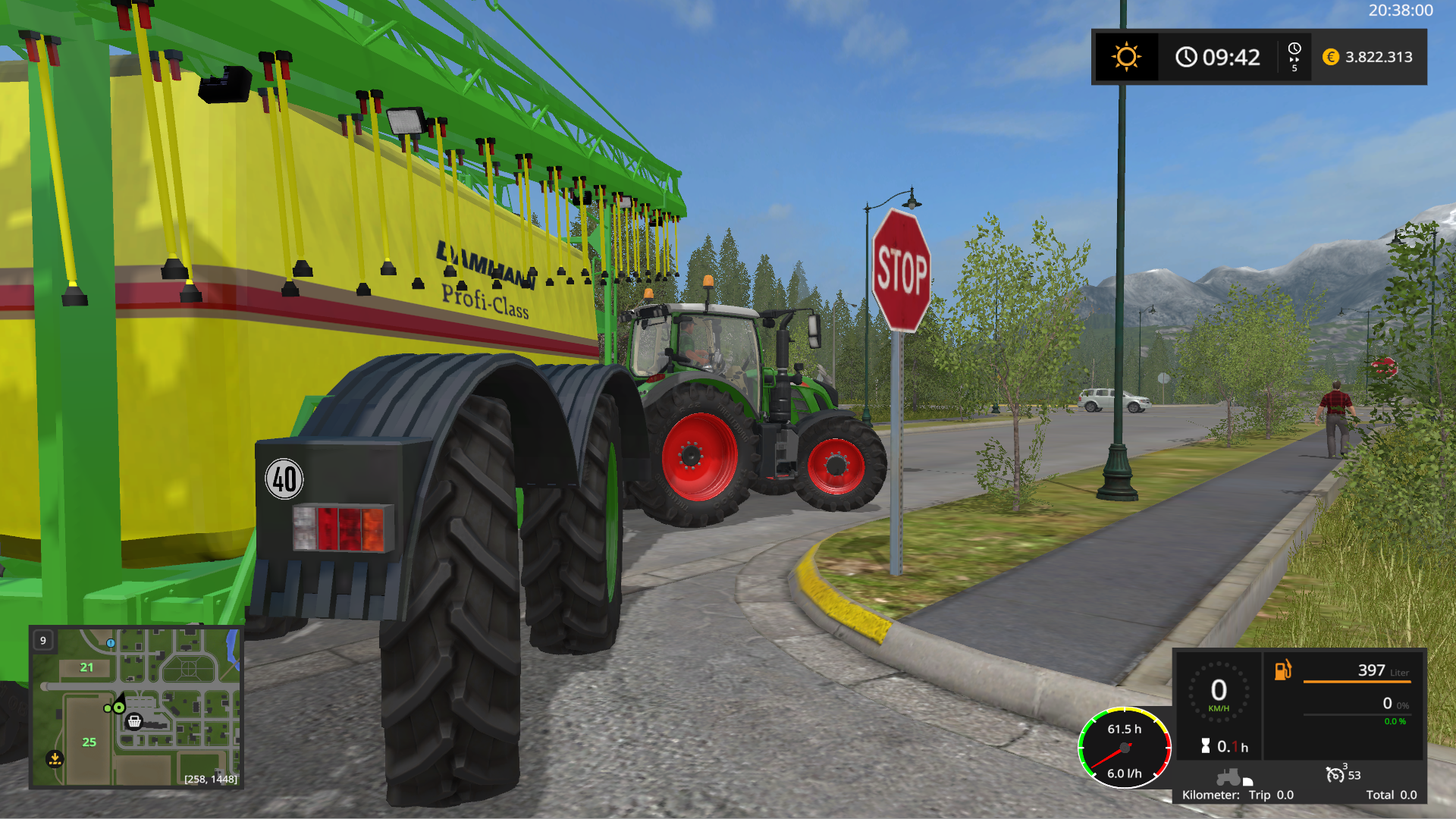Toggle the cruise control speedometer icon
The width and height of the screenshot is (1456, 819).
pyautogui.click(x=1335, y=774)
